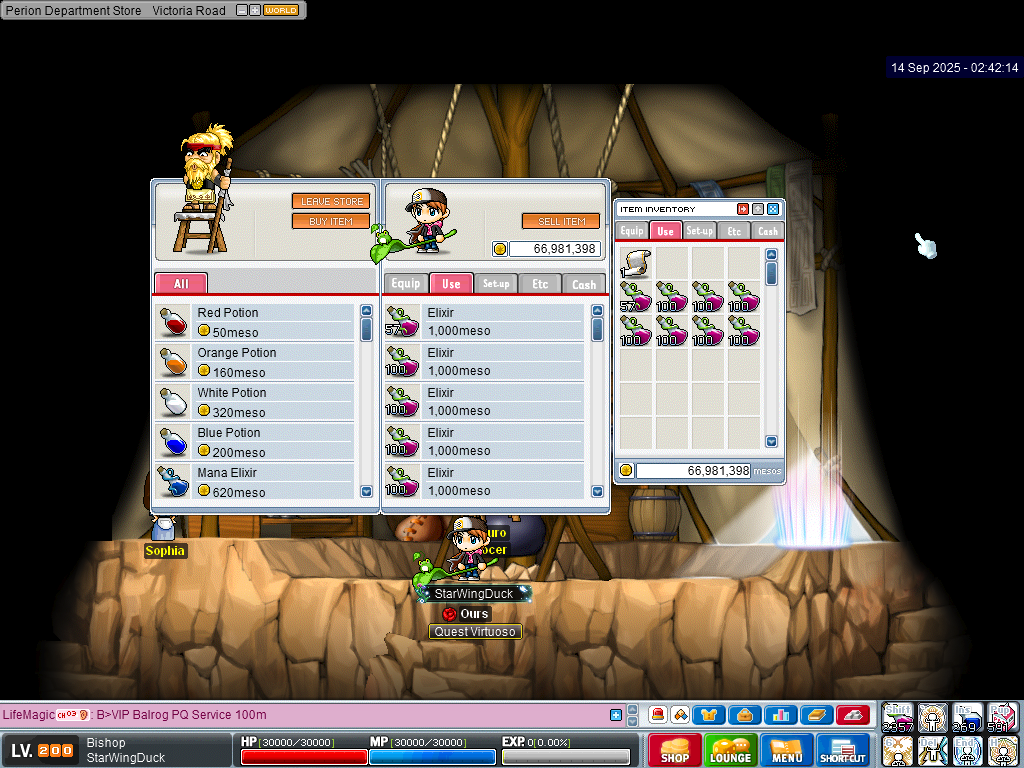Open the sell panel's Cash tab
1024x768 pixels.
[x=584, y=284]
